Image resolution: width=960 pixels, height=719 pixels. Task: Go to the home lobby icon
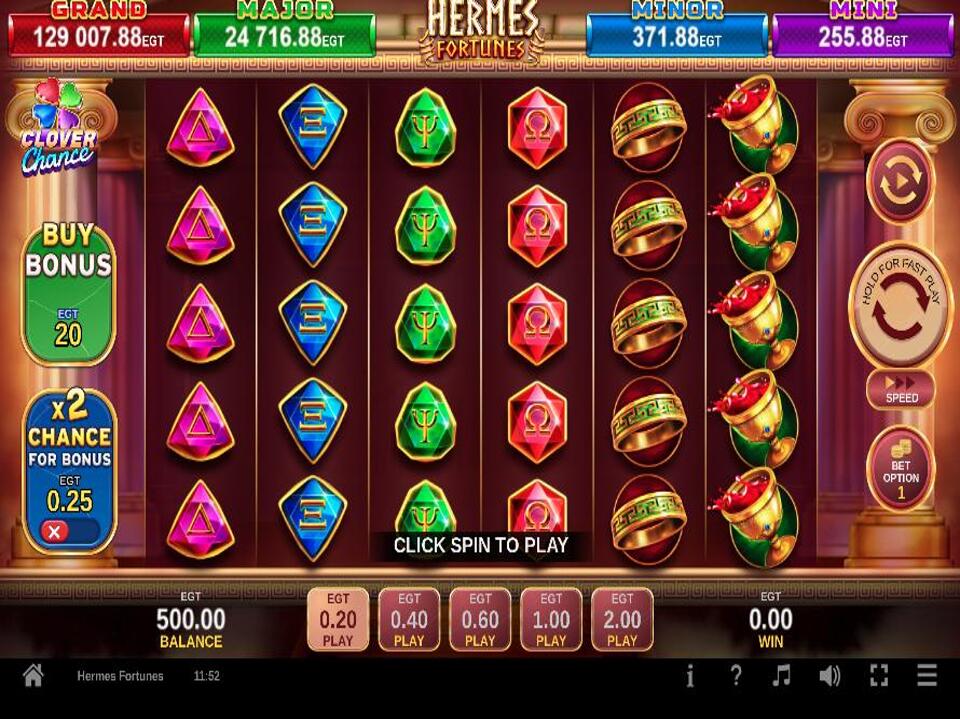tap(33, 676)
